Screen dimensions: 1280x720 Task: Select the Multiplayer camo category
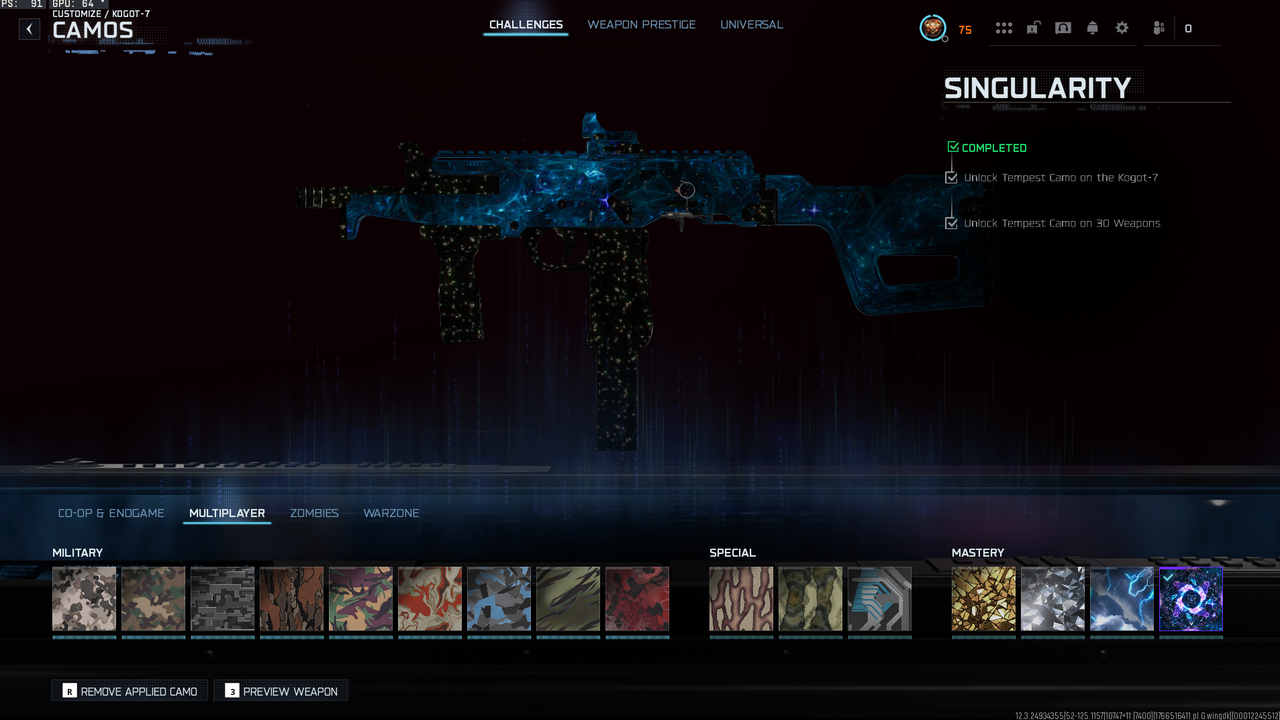[x=227, y=513]
